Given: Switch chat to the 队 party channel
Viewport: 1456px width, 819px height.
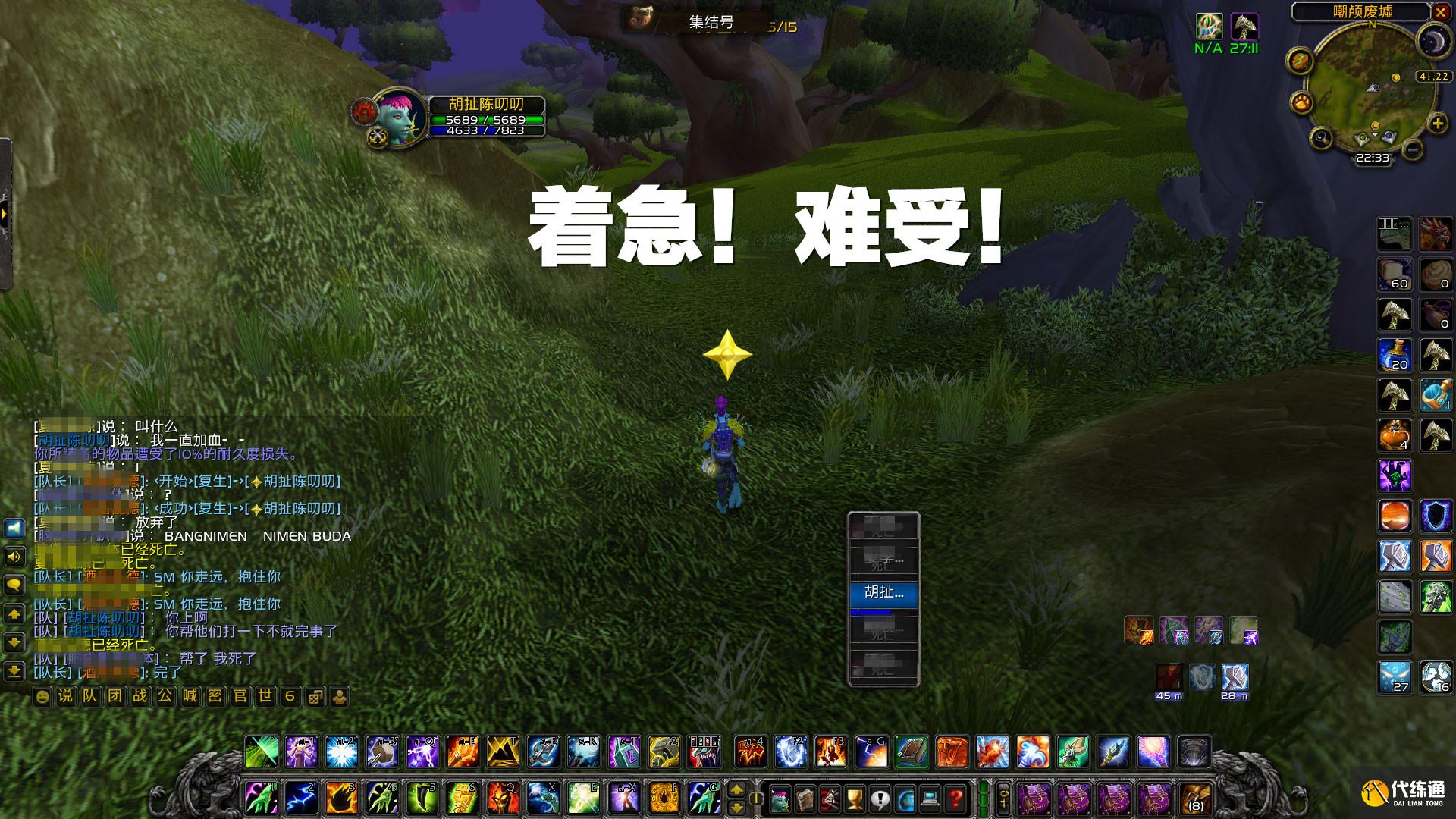Looking at the screenshot, I should pyautogui.click(x=90, y=695).
